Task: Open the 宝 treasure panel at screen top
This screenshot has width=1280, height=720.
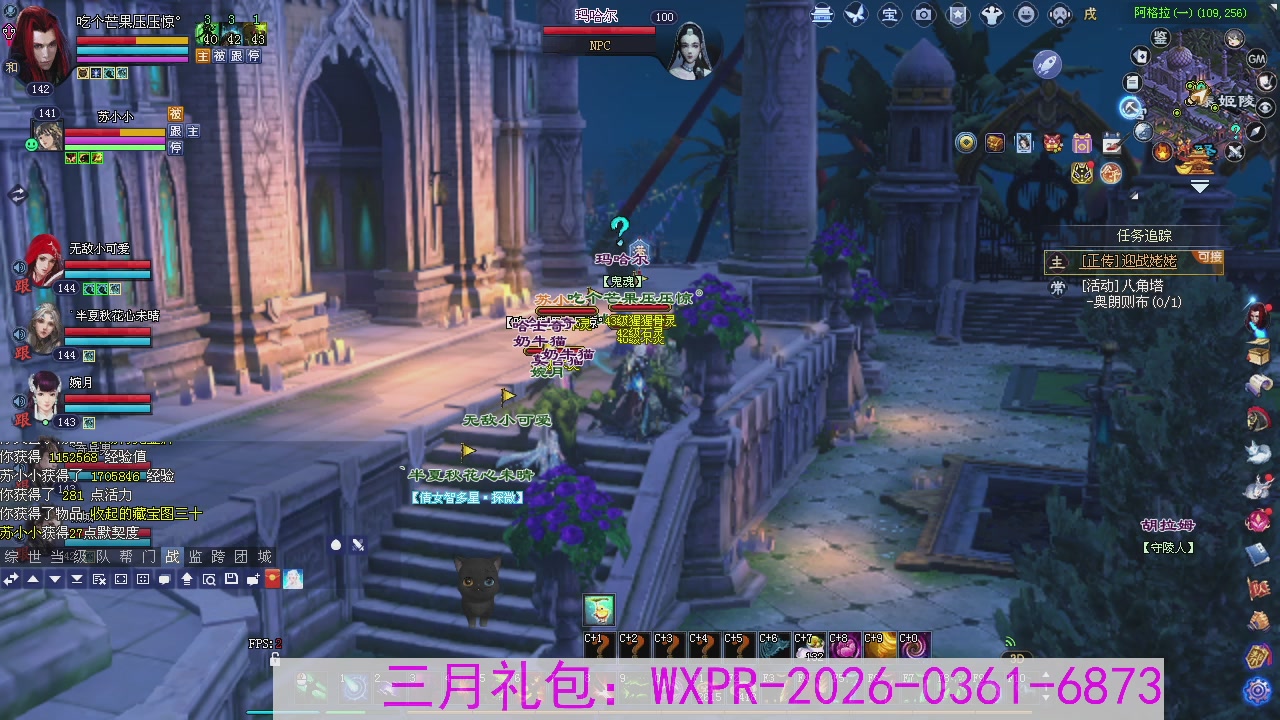Action: (890, 14)
